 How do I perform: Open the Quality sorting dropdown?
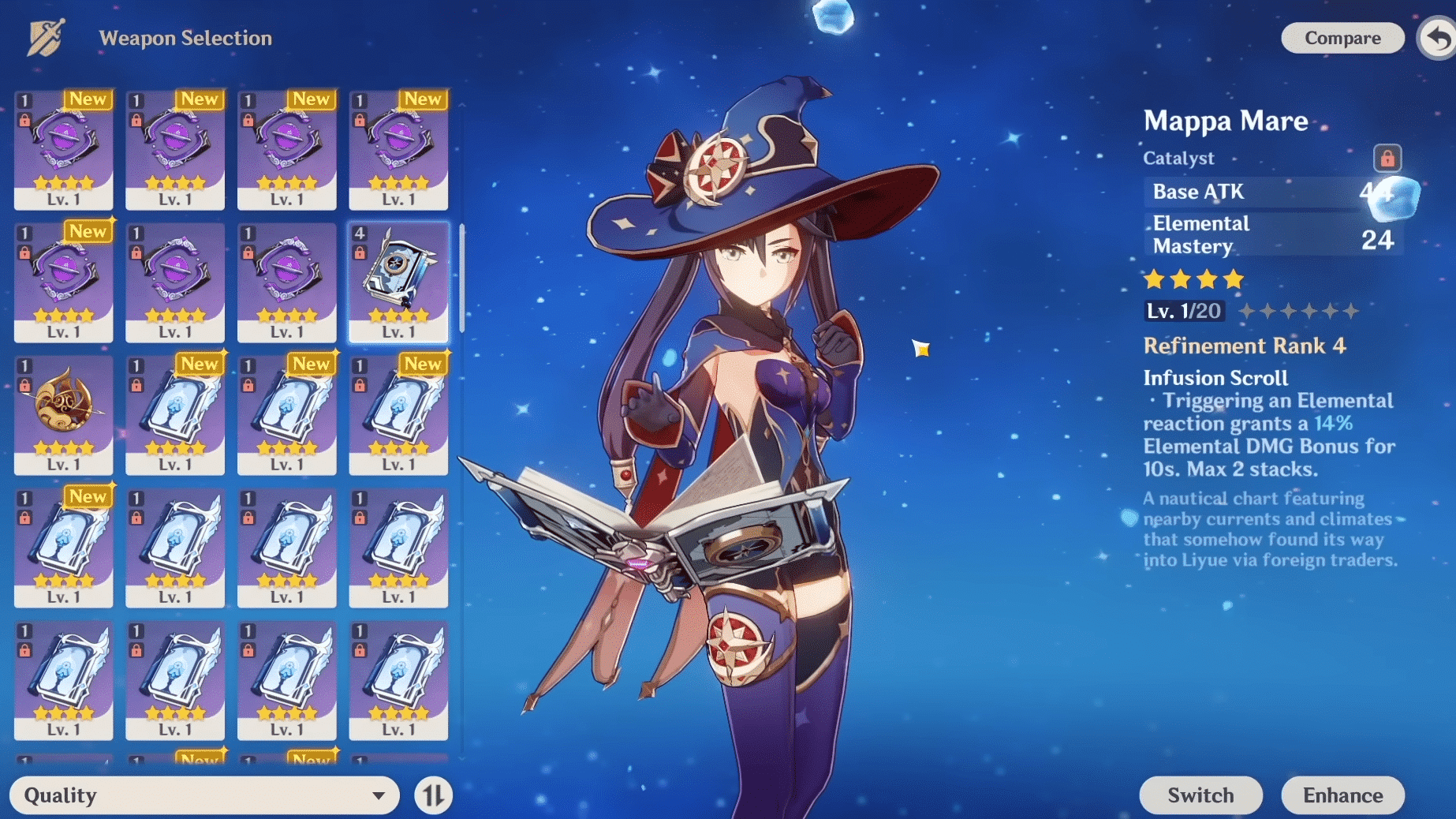(x=205, y=795)
